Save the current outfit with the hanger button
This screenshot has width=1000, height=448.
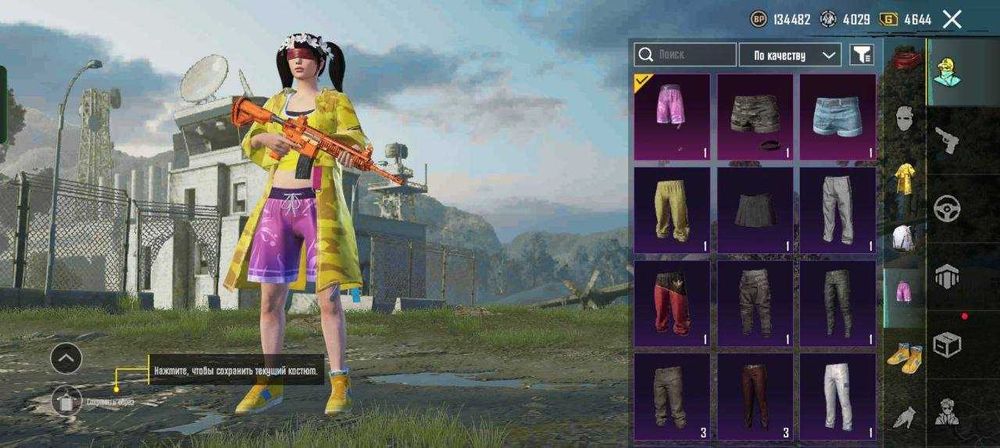point(66,401)
